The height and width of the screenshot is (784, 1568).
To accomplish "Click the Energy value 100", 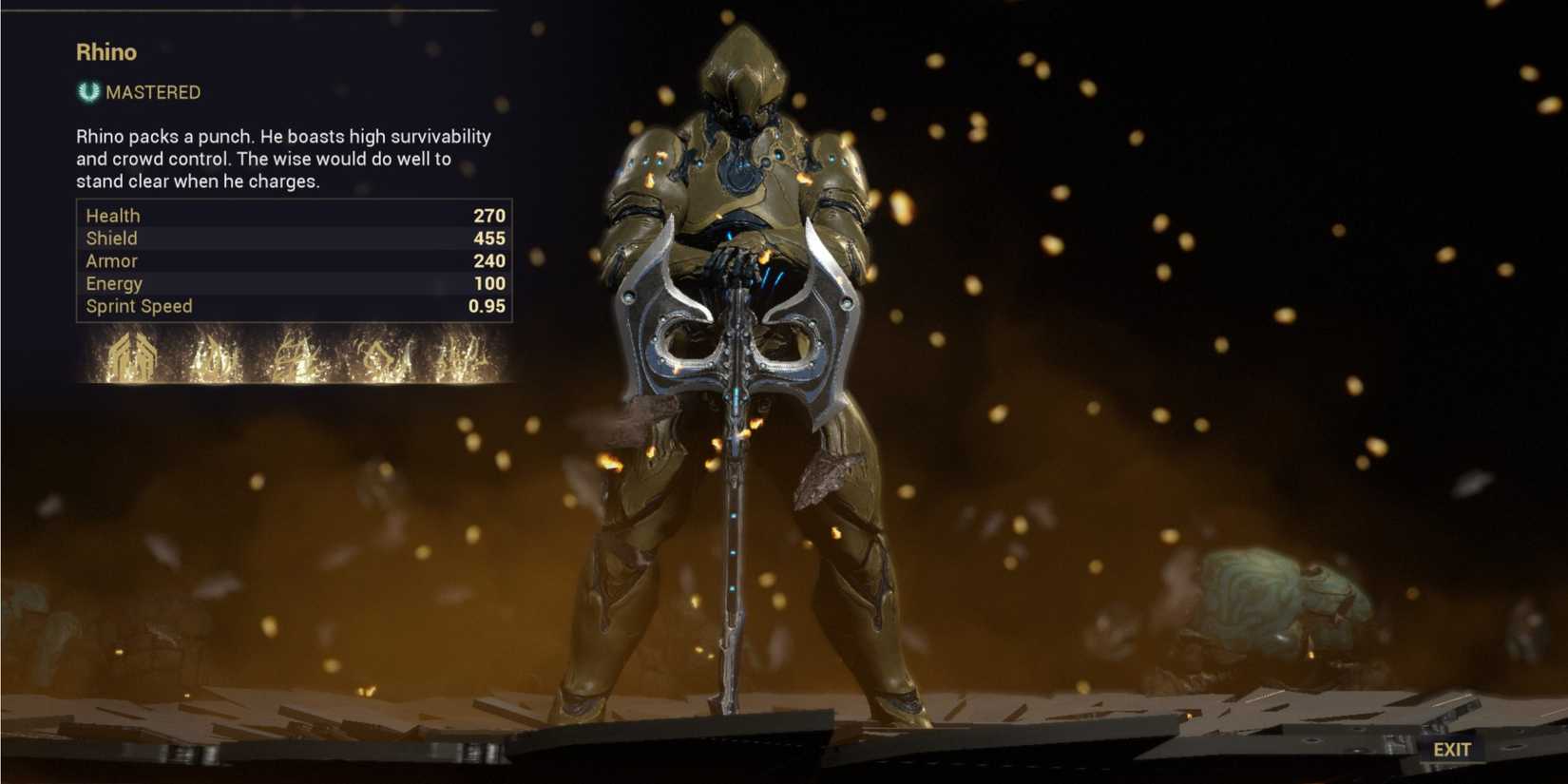I will 488,283.
